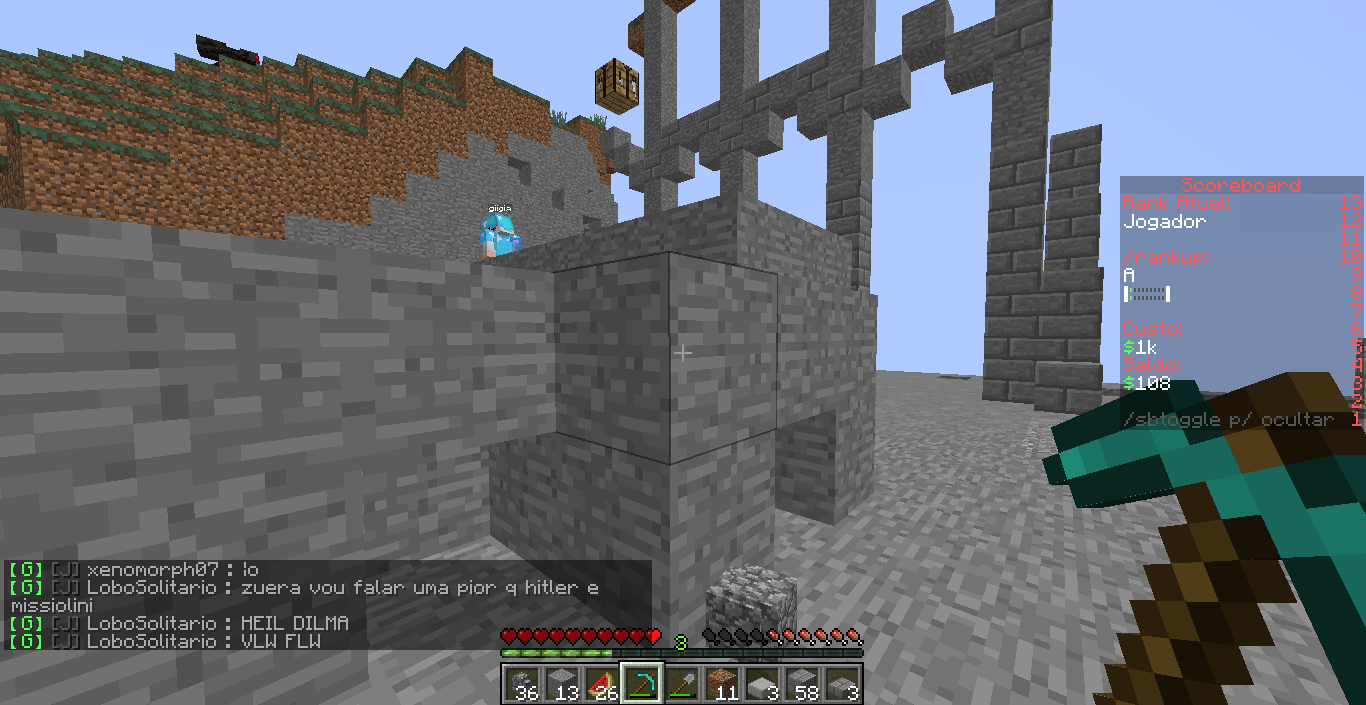Choose the melon slices hotbar slot
The image size is (1366, 705).
tap(602, 684)
